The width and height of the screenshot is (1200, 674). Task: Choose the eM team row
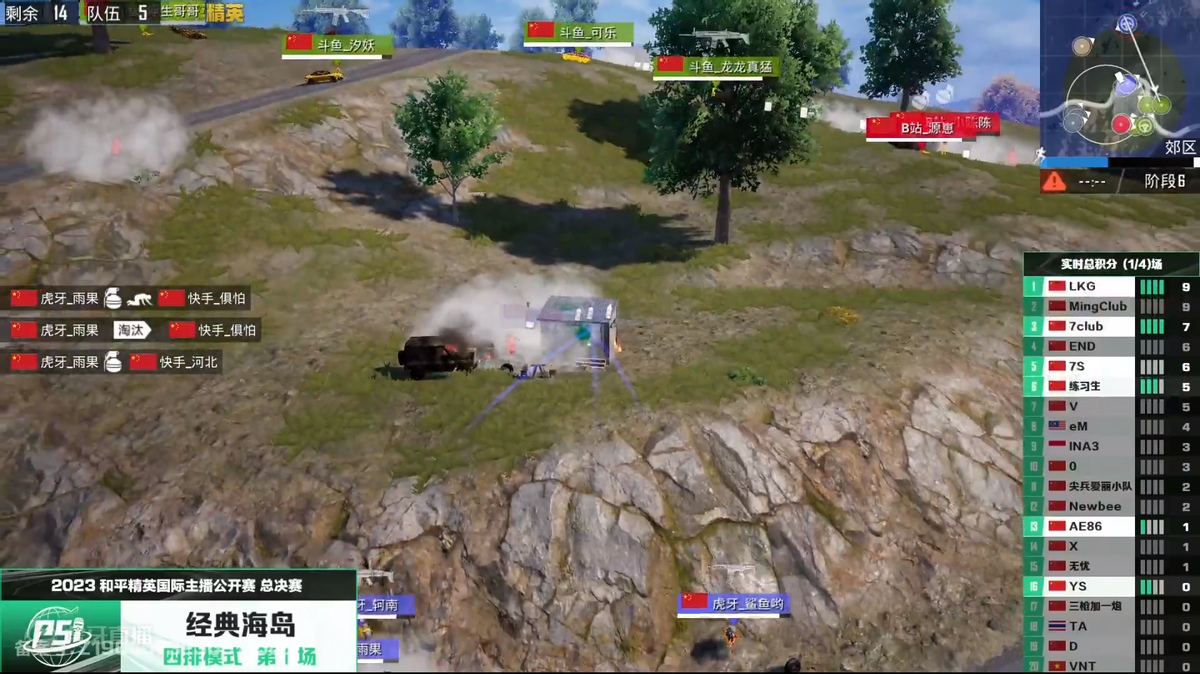click(1110, 426)
